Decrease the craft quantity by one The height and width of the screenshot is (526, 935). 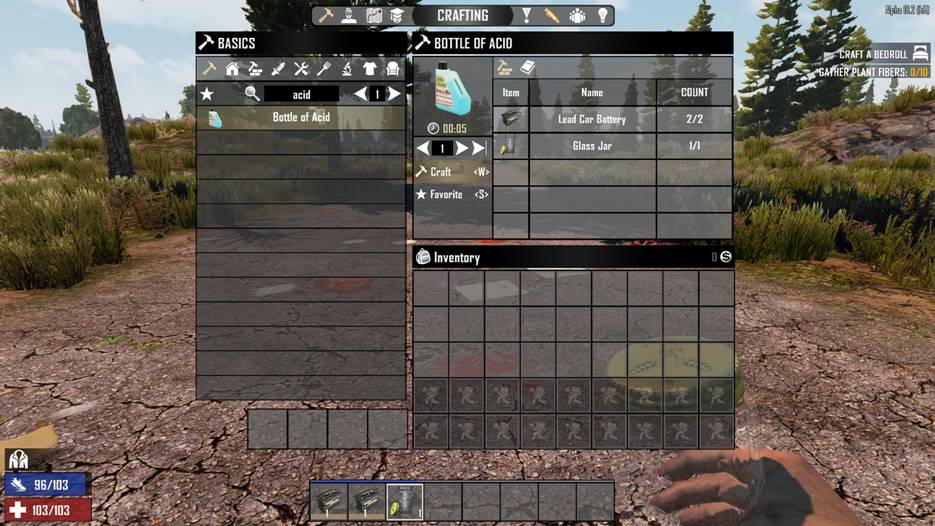point(422,148)
